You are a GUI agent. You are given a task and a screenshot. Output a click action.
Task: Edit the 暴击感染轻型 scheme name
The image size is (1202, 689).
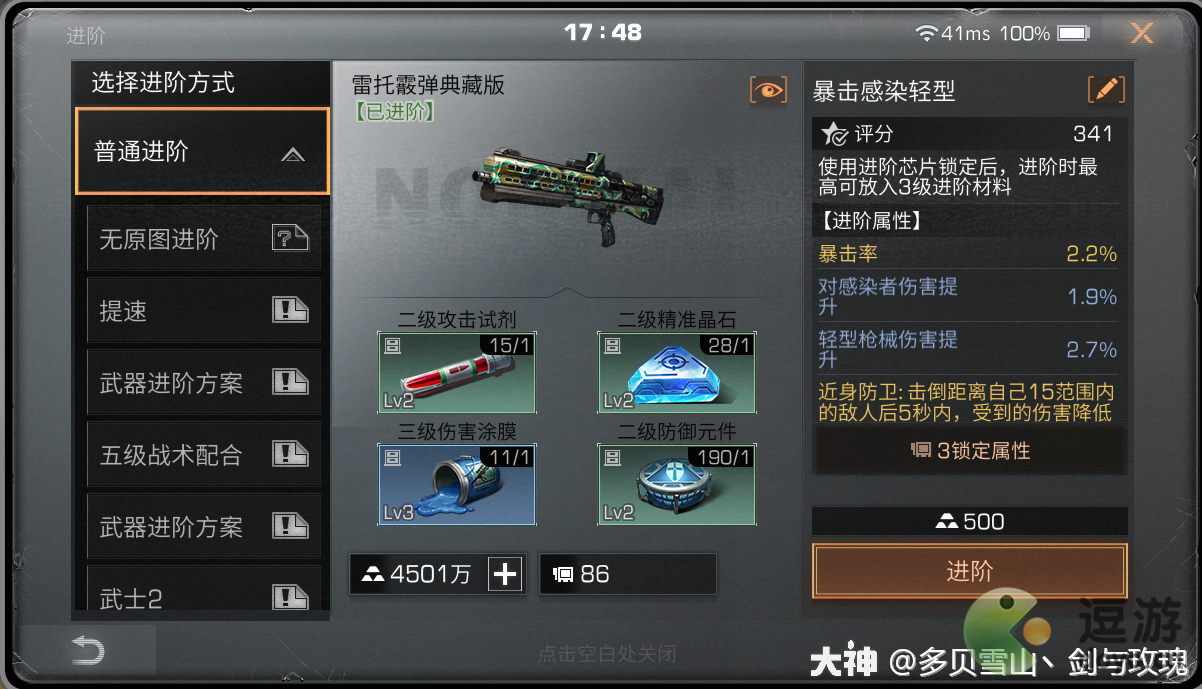pos(1106,90)
